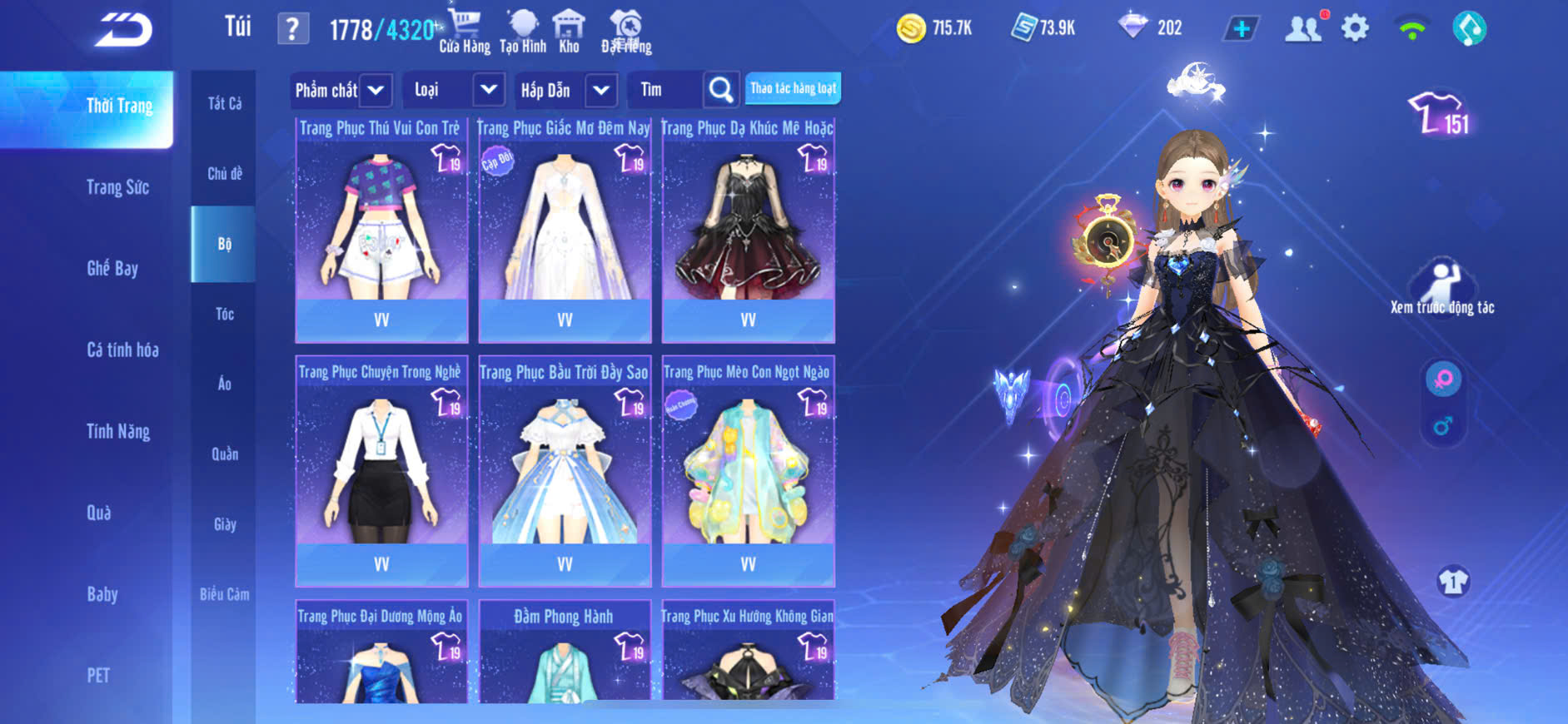Choose Trang Phục Dạ Khúc Mê Hoặc outfit

(748, 229)
